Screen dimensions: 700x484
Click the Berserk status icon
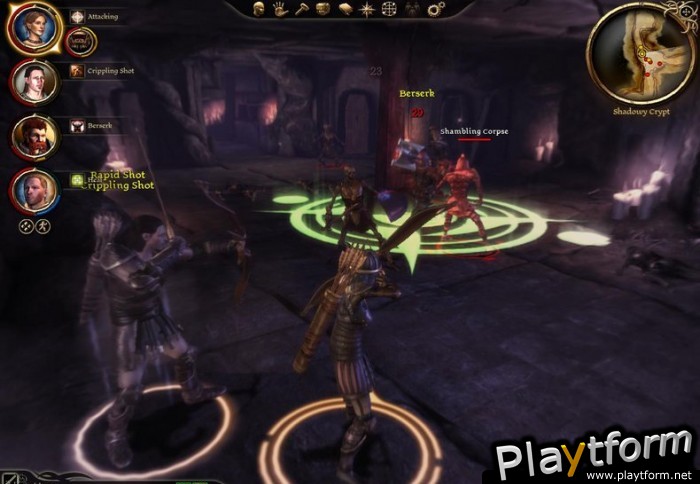78,126
